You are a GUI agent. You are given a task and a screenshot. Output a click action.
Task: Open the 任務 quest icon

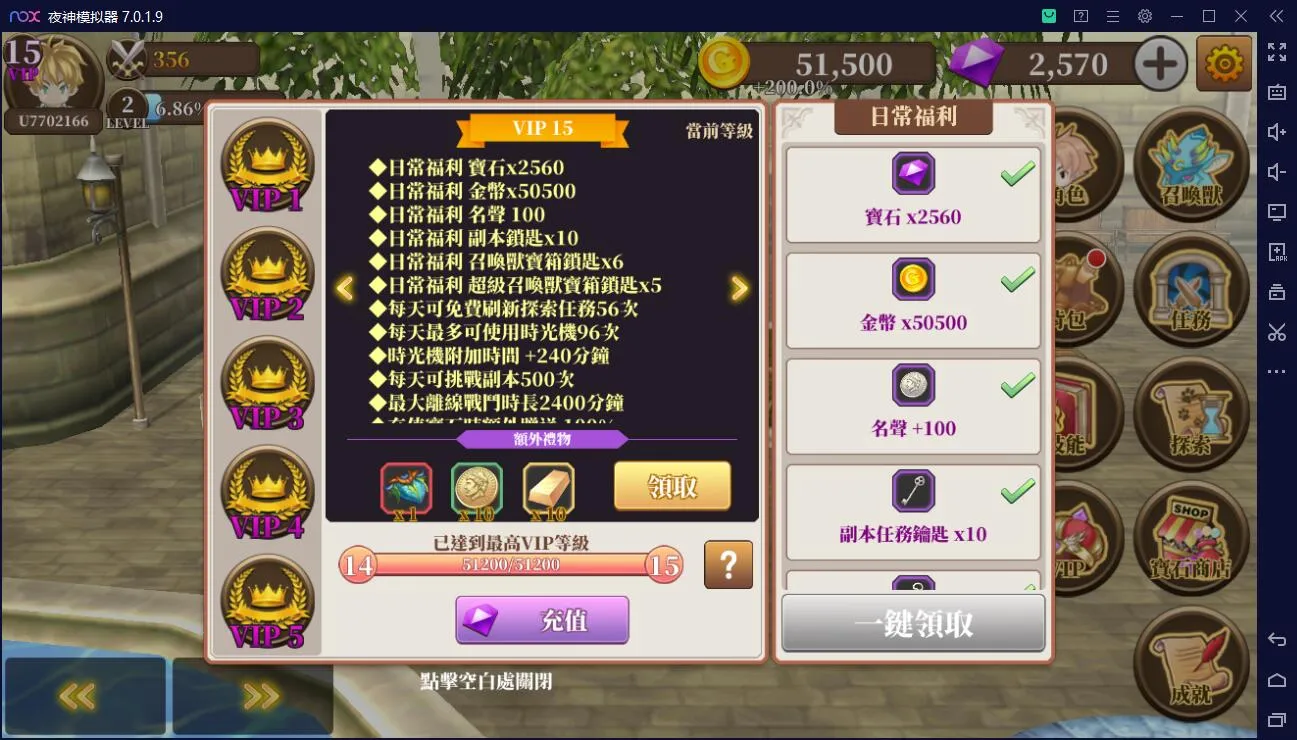click(x=1192, y=290)
